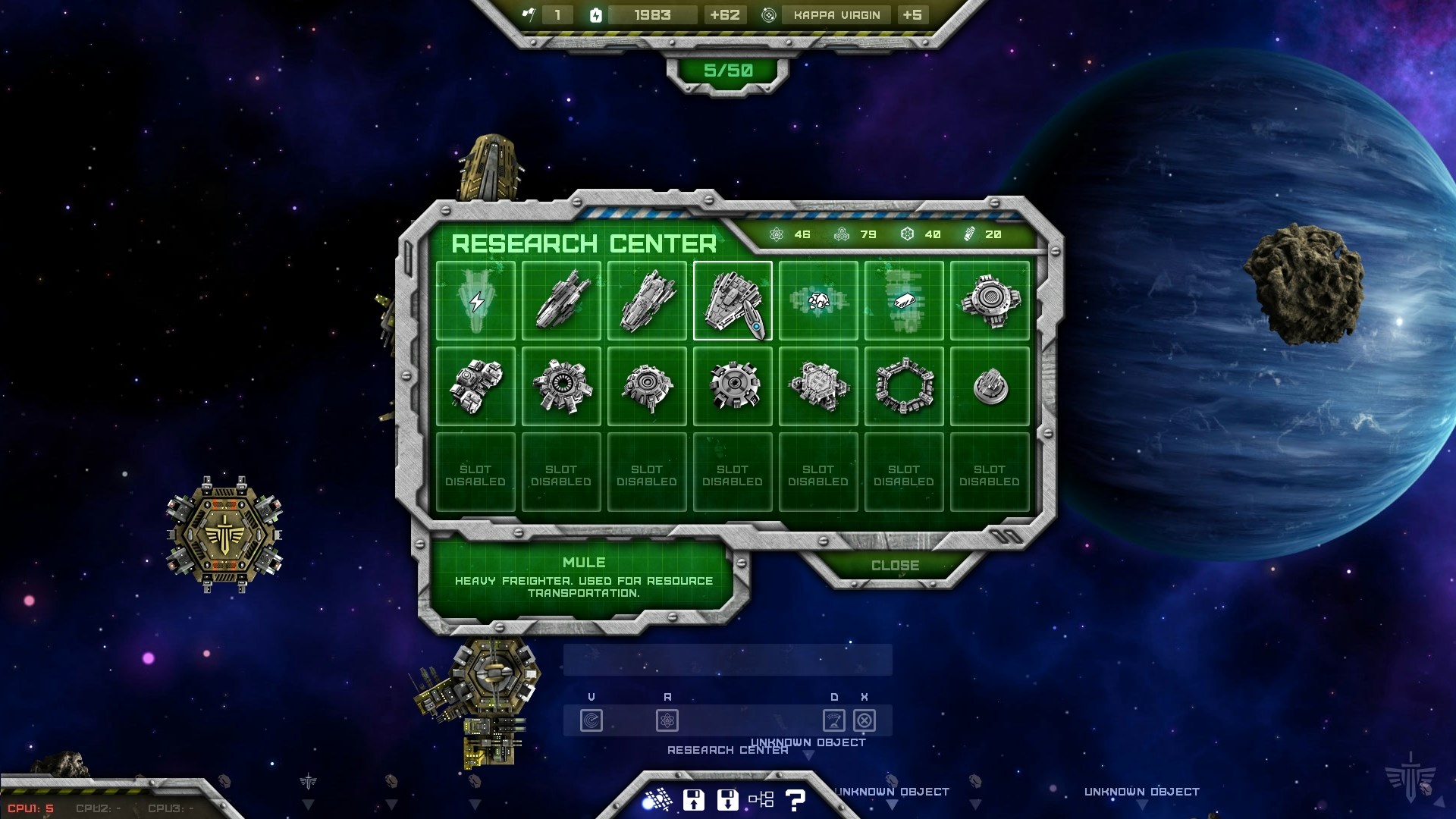This screenshot has width=1456, height=819.
Task: Select the atom research (R) icon
Action: (668, 721)
